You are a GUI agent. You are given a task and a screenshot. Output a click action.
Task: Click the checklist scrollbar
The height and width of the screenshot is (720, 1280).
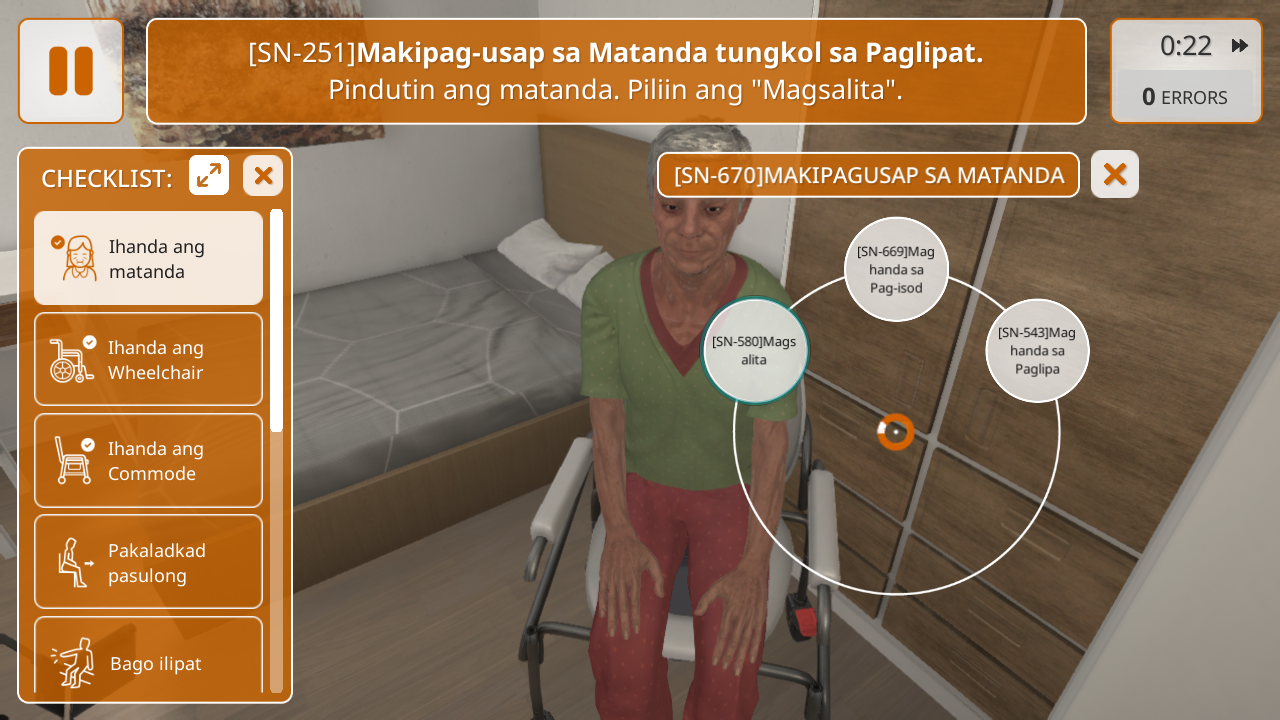point(276,320)
